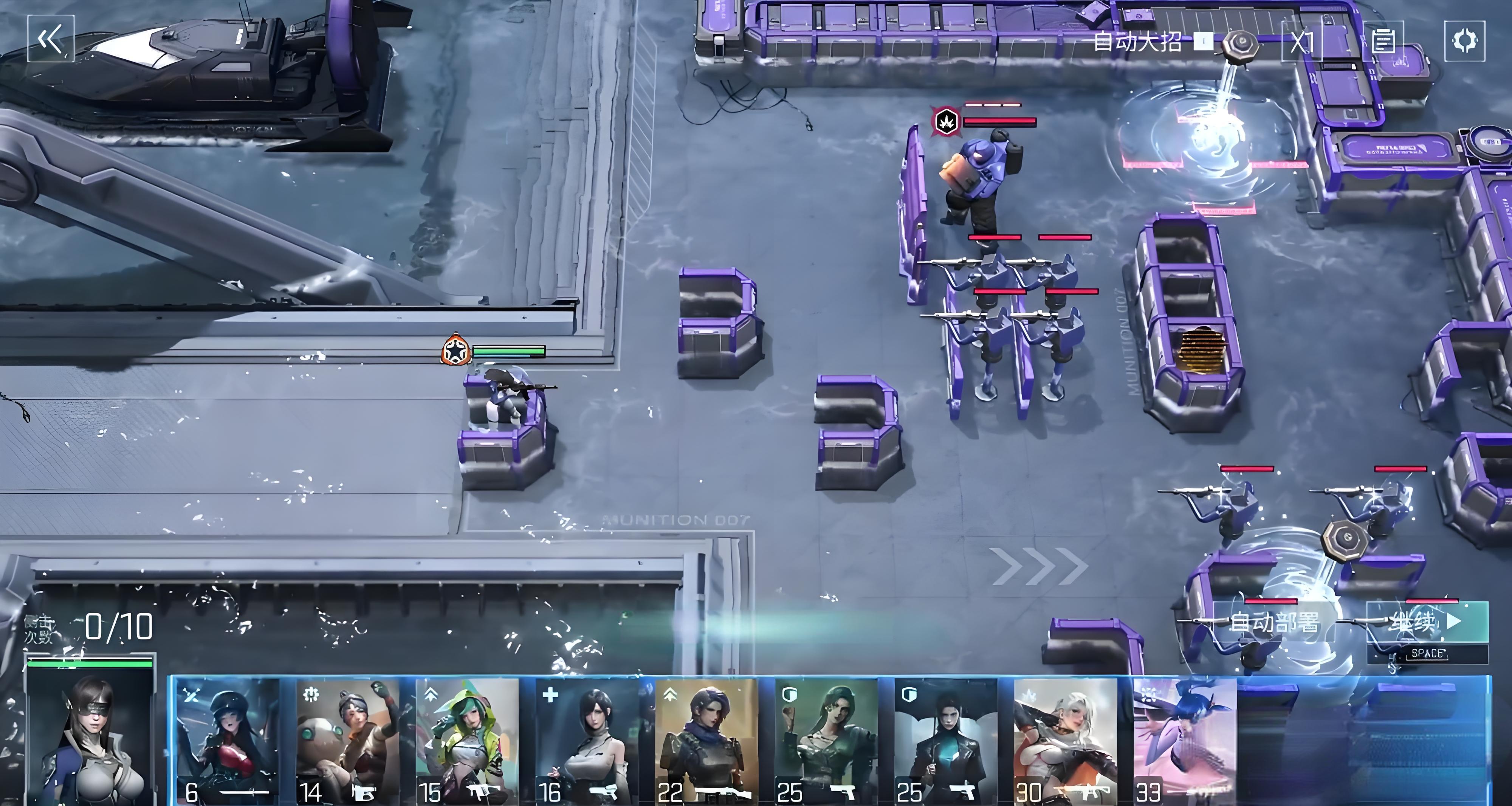The width and height of the screenshot is (1512, 806).
Task: Click the double-arrow back button
Action: pos(51,39)
